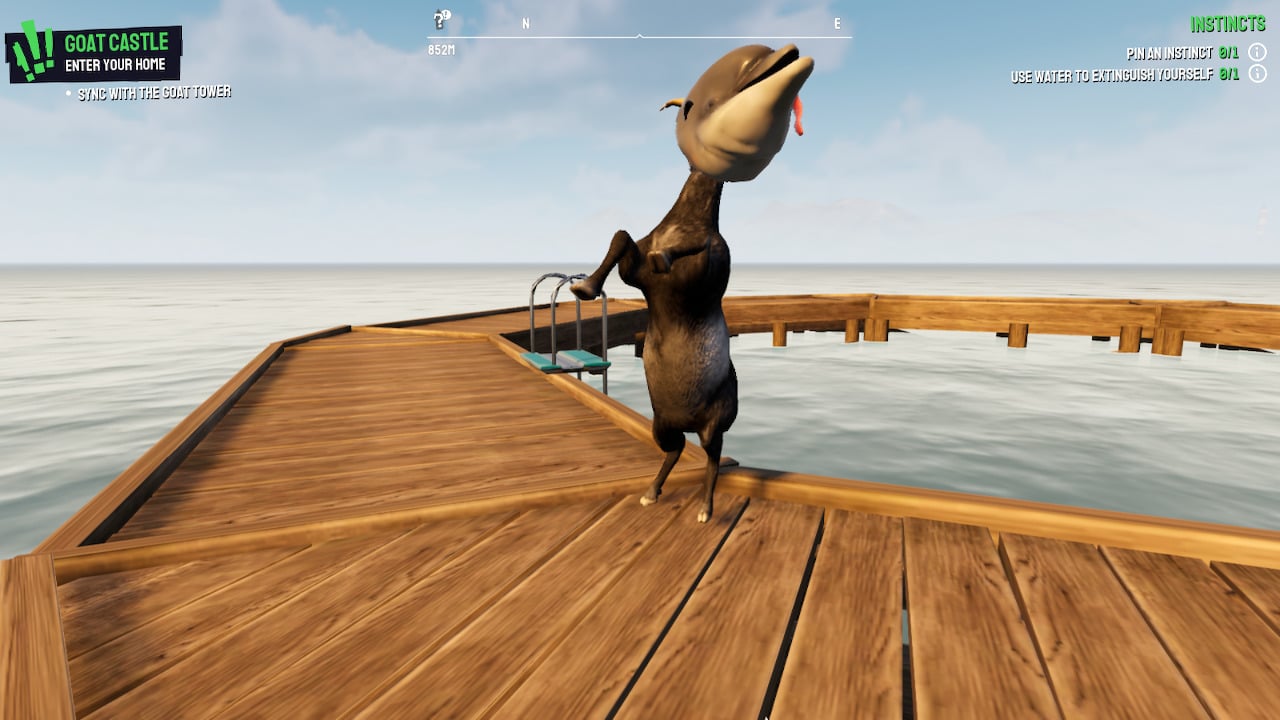The width and height of the screenshot is (1280, 720).
Task: Select the question mark waypoint on the compass
Action: coord(437,23)
